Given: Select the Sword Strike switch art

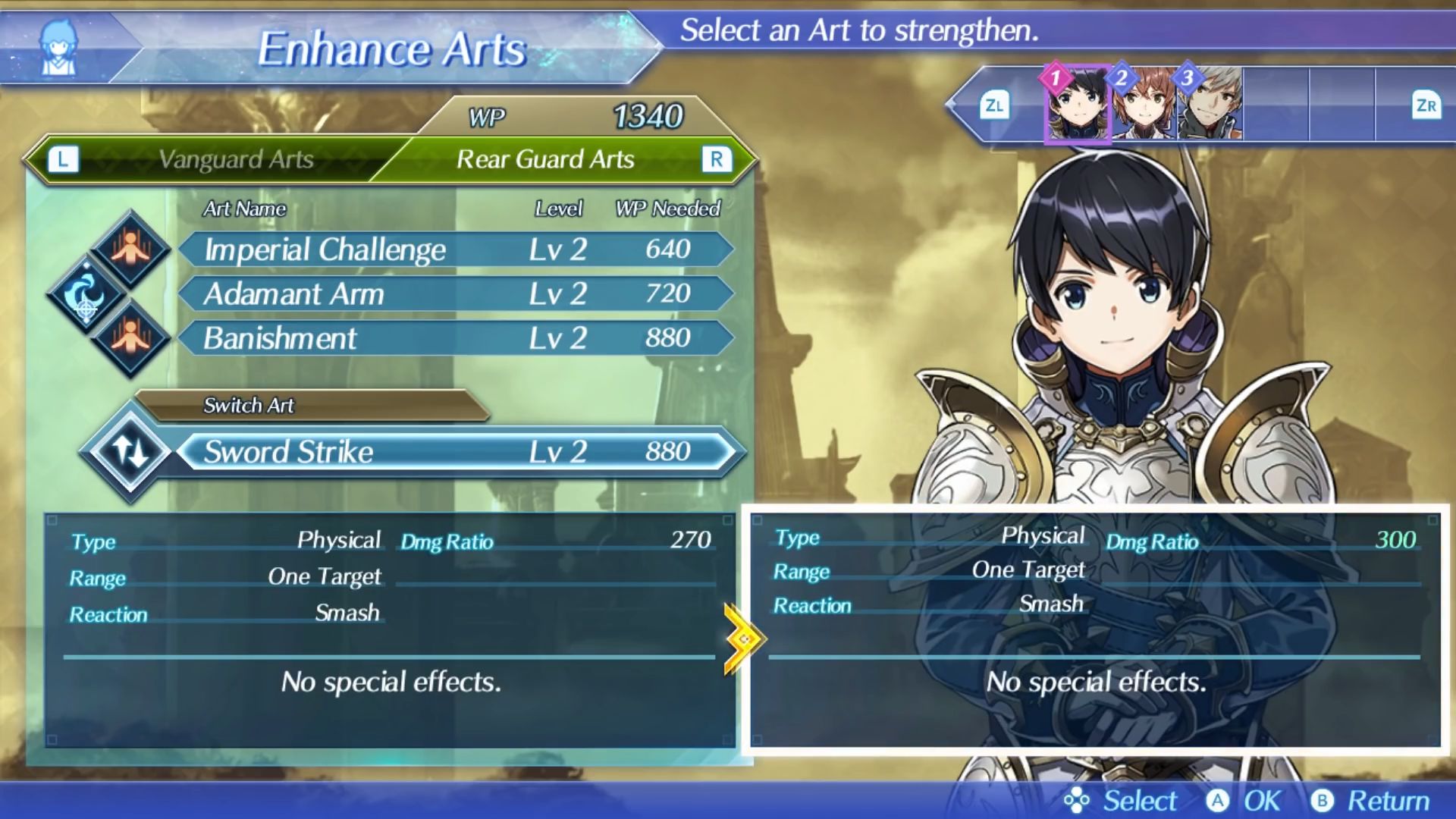Looking at the screenshot, I should 455,452.
